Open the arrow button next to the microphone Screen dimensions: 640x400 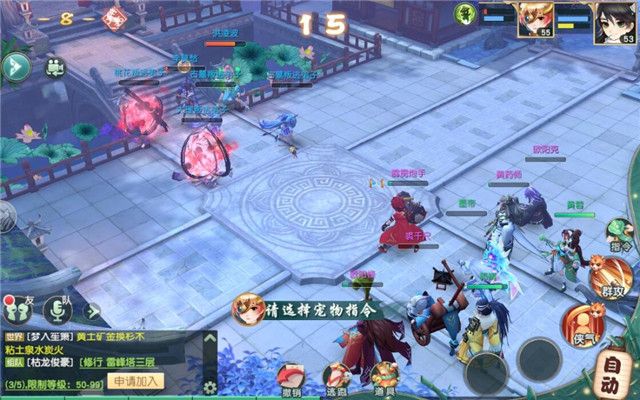coord(92,311)
